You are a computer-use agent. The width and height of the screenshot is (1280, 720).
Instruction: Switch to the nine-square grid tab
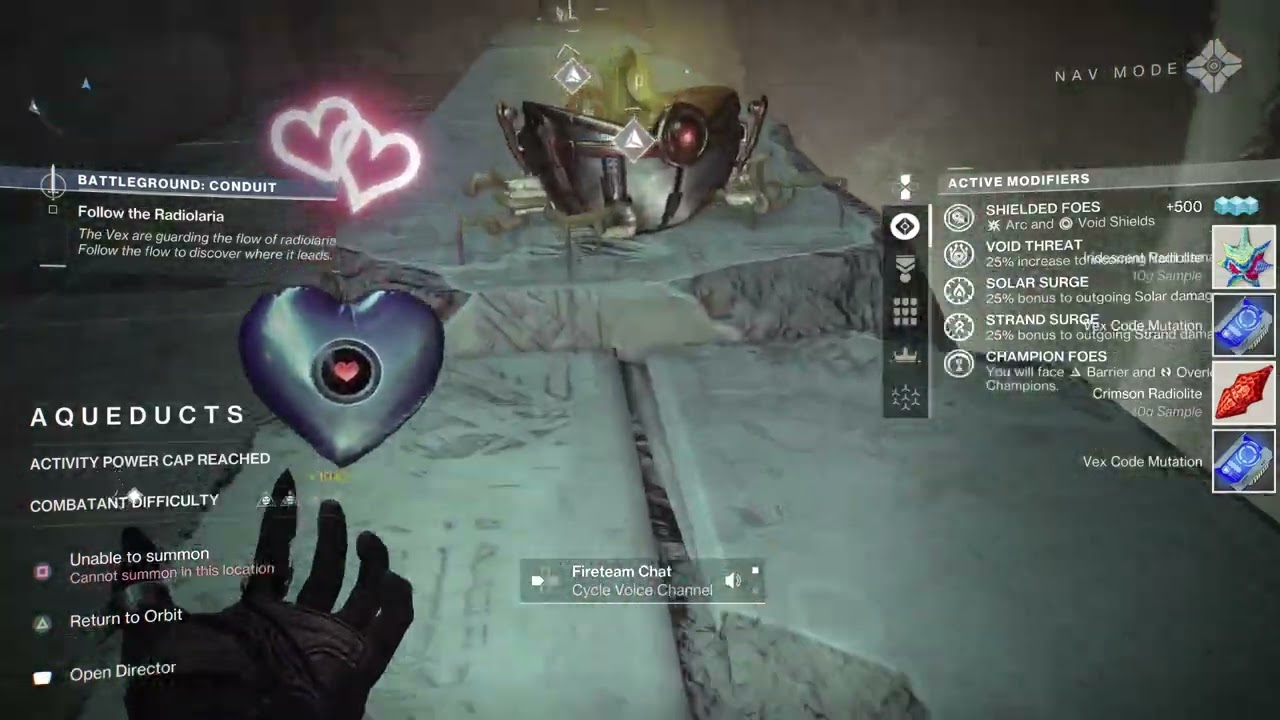point(905,313)
